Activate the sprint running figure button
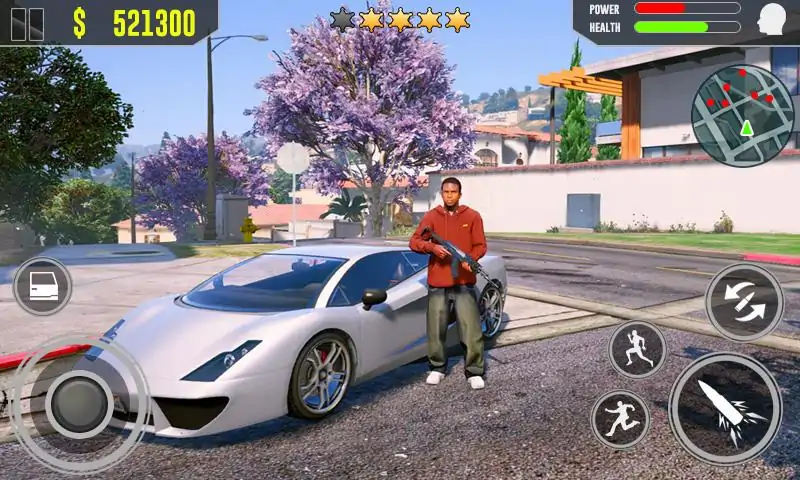The image size is (800, 480). click(637, 349)
